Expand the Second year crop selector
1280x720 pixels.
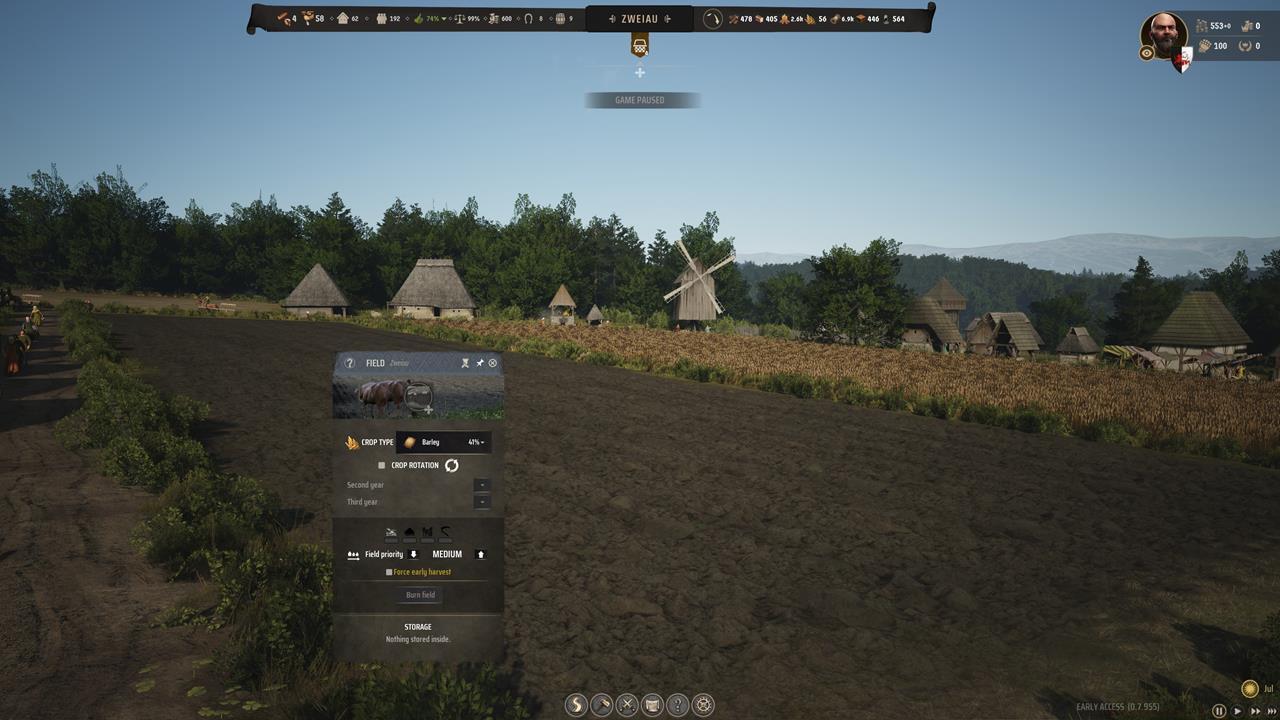click(x=481, y=485)
